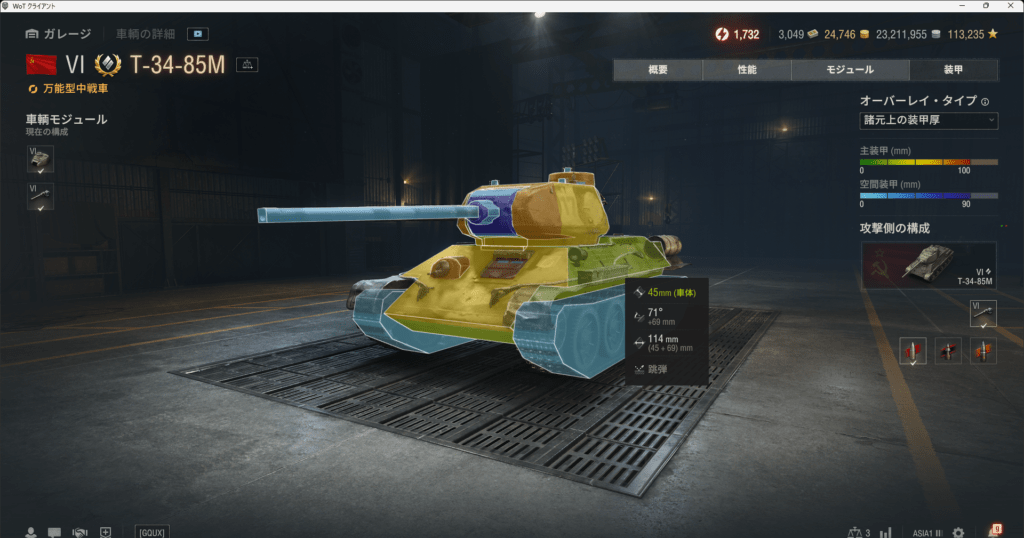Show the モジュール tab
This screenshot has width=1024, height=538.
coord(850,70)
